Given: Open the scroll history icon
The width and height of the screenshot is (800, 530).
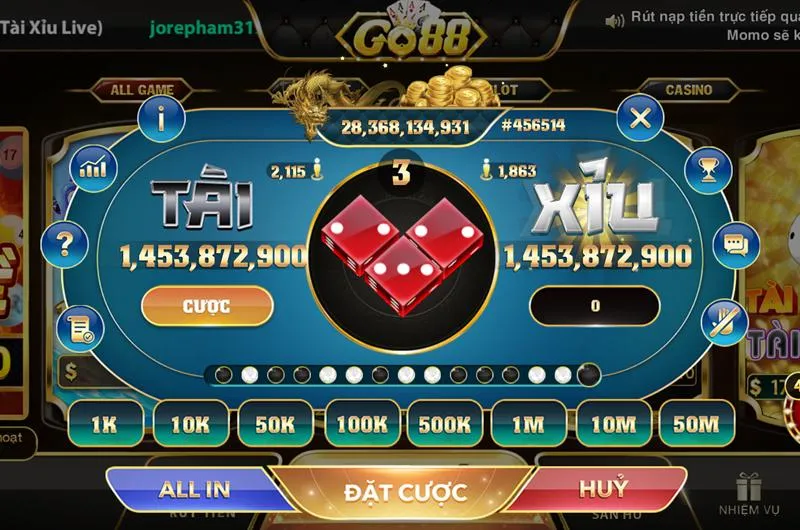Looking at the screenshot, I should point(80,325).
